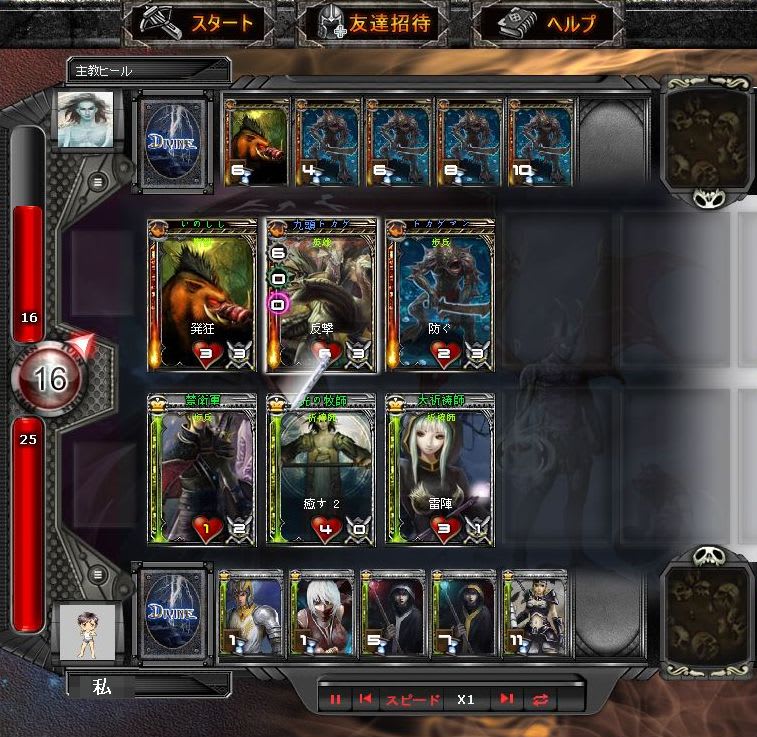View the opponent's portrait avatar
Image resolution: width=757 pixels, height=737 pixels.
(x=85, y=119)
